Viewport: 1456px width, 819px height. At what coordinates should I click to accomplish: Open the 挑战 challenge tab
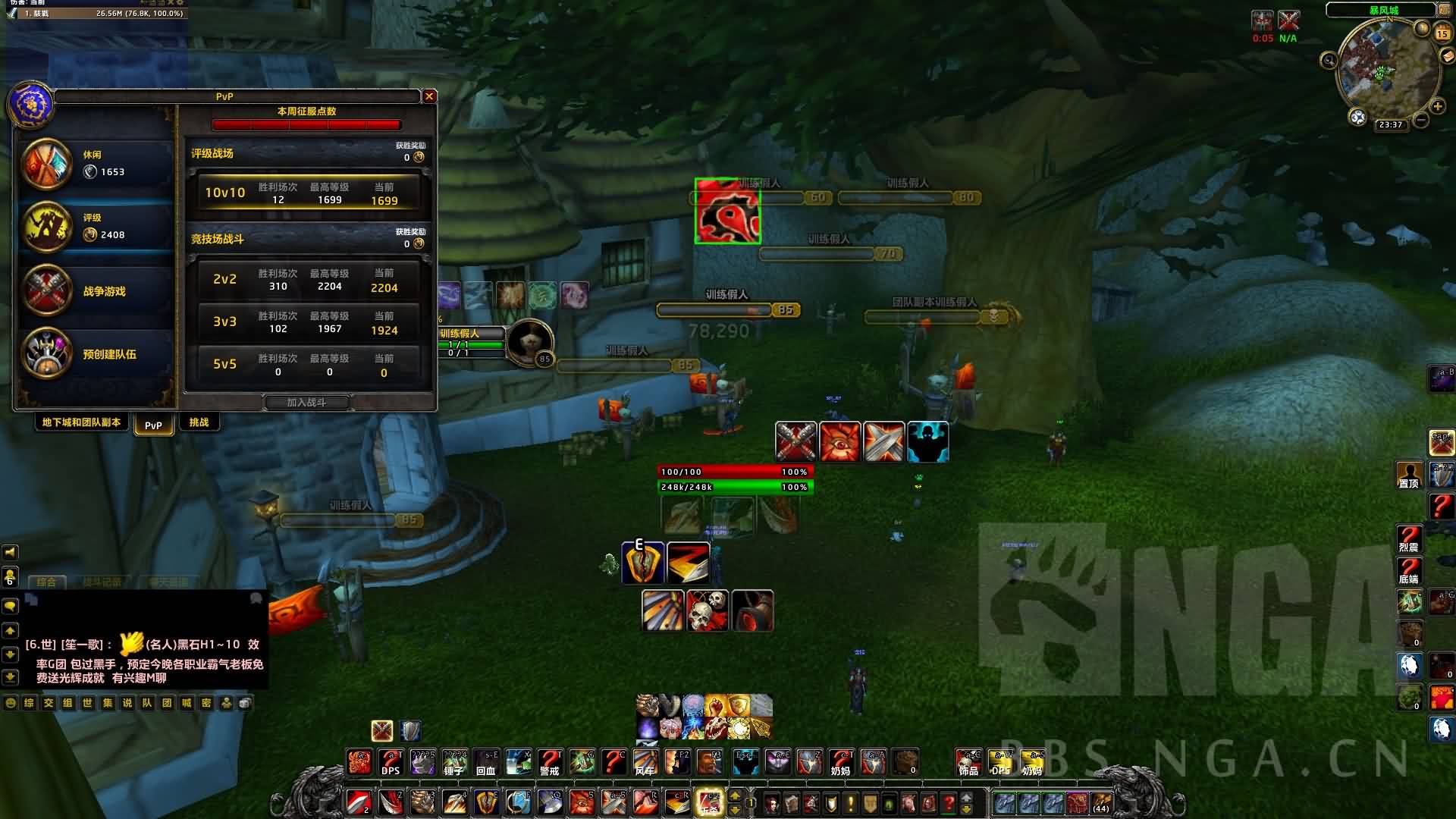(199, 422)
